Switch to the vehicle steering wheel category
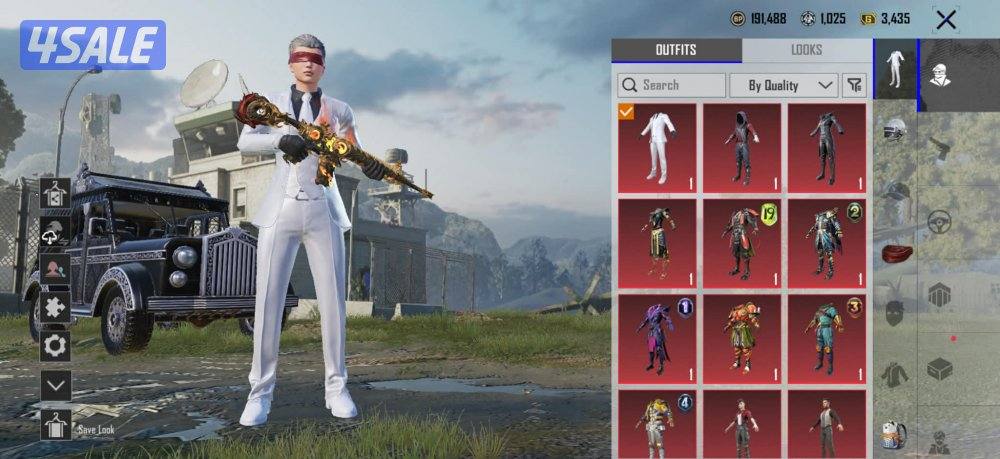The height and width of the screenshot is (459, 1000). click(939, 221)
